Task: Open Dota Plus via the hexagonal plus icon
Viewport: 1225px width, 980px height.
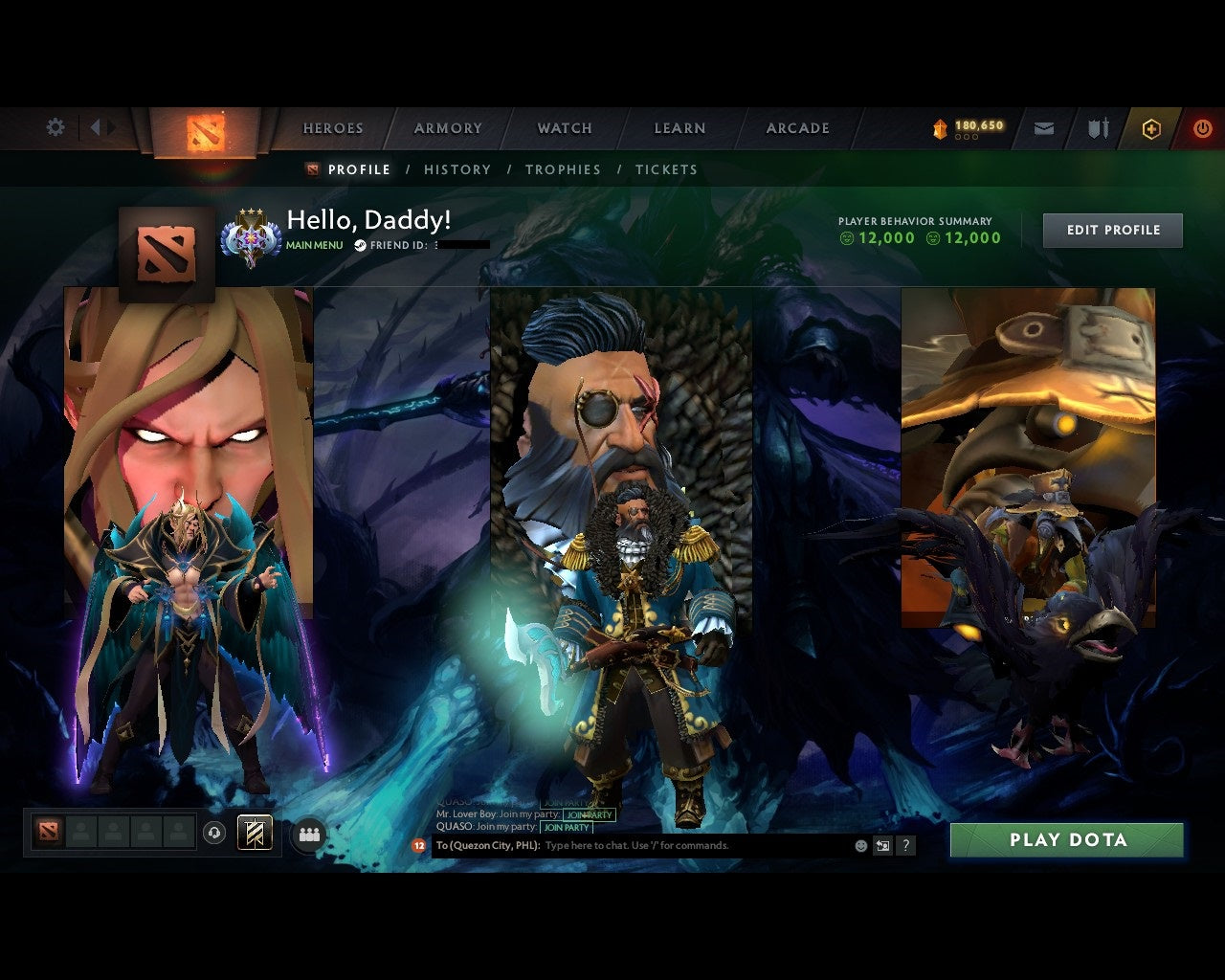Action: (x=1151, y=128)
